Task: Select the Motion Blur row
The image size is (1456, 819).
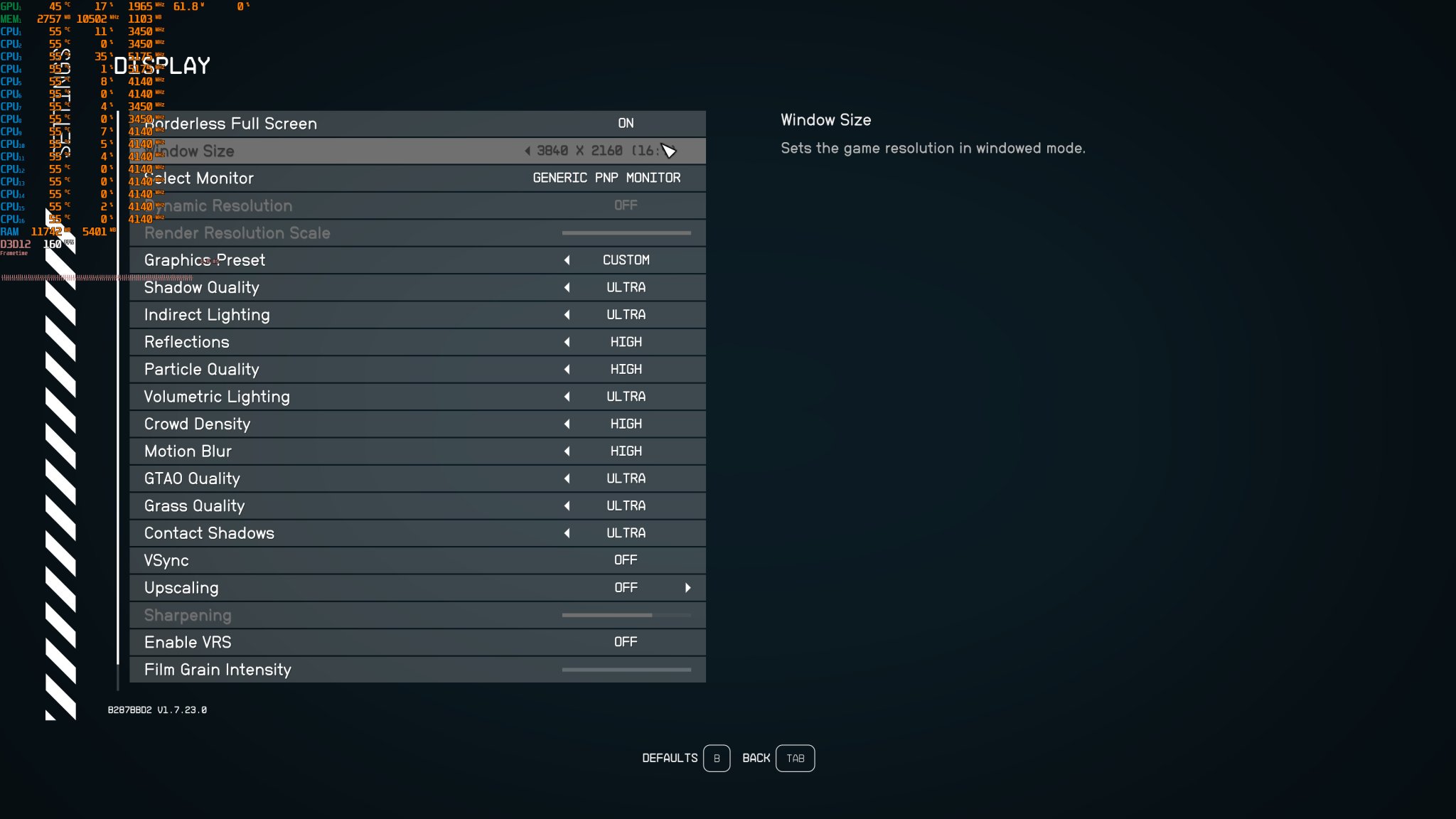Action: (x=417, y=451)
